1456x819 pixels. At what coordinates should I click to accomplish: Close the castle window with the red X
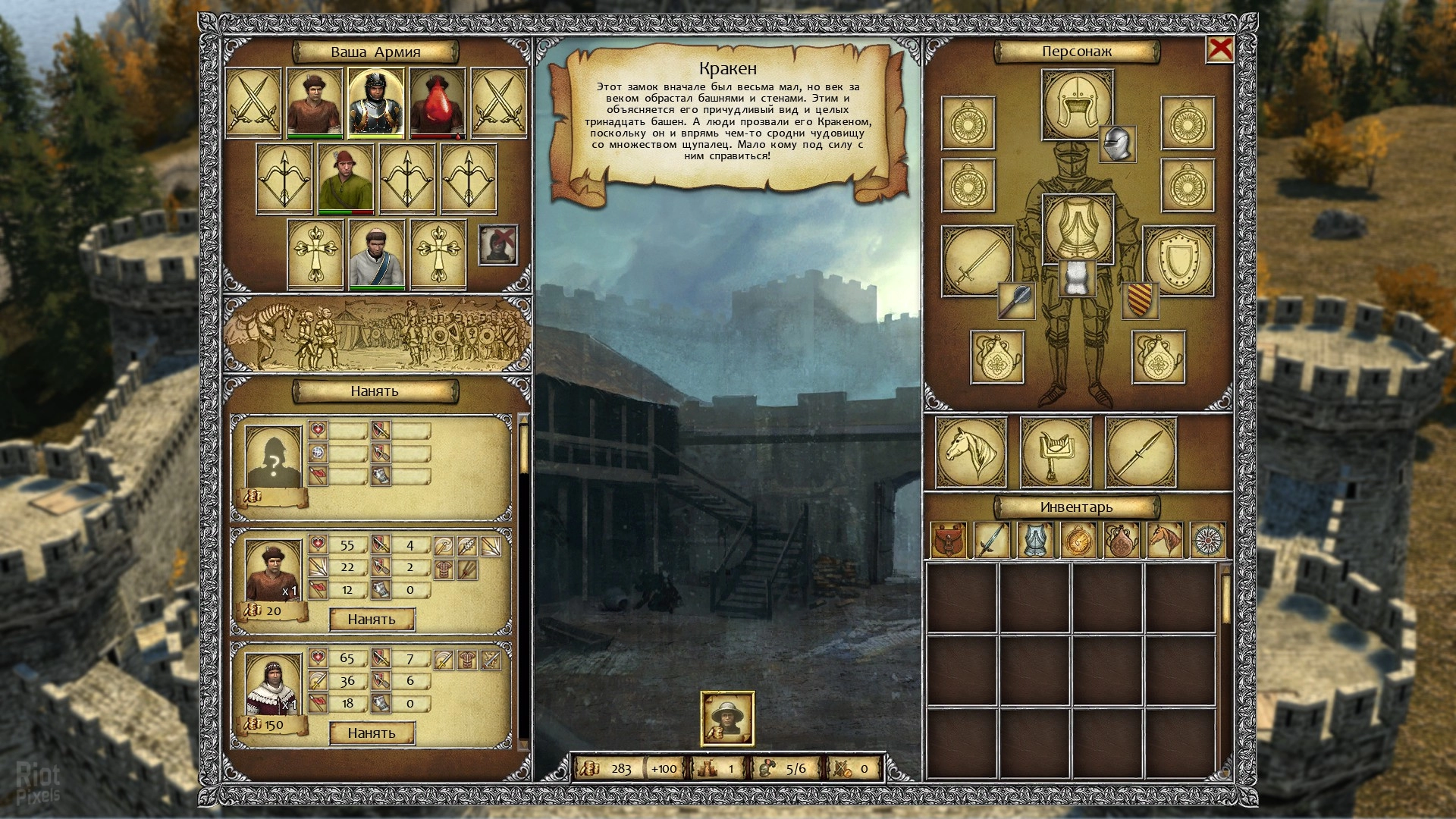pyautogui.click(x=1219, y=50)
